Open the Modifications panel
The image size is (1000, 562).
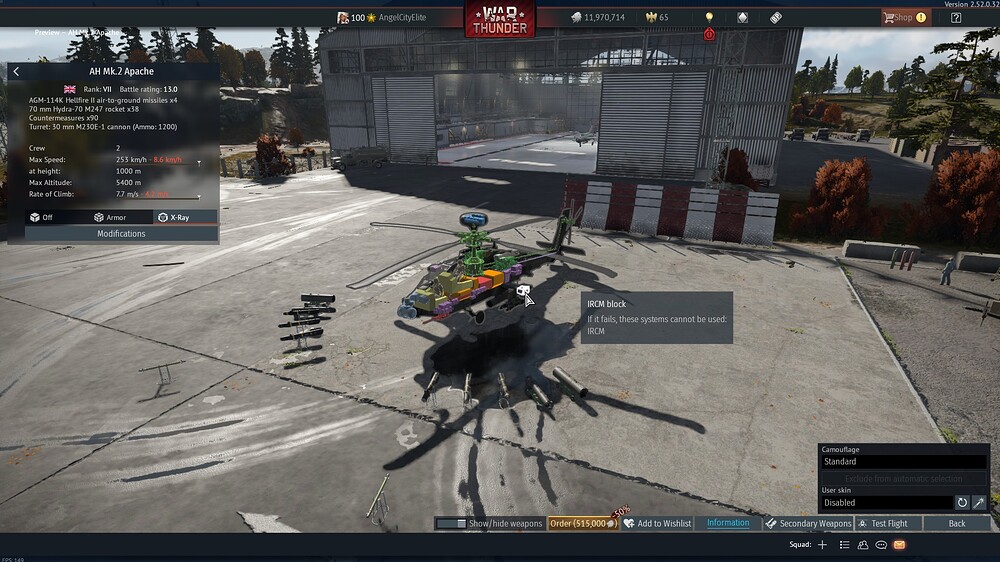coord(121,234)
